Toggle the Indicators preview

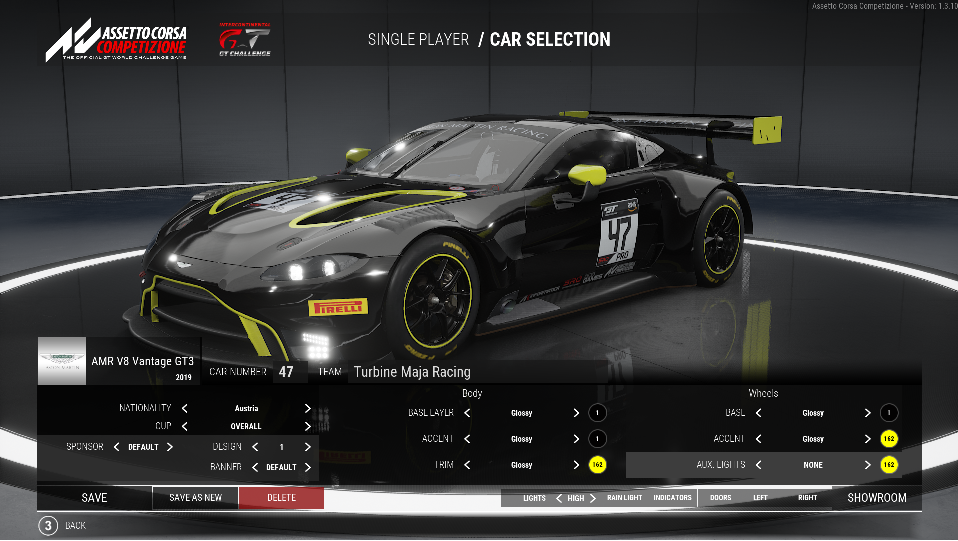672,498
